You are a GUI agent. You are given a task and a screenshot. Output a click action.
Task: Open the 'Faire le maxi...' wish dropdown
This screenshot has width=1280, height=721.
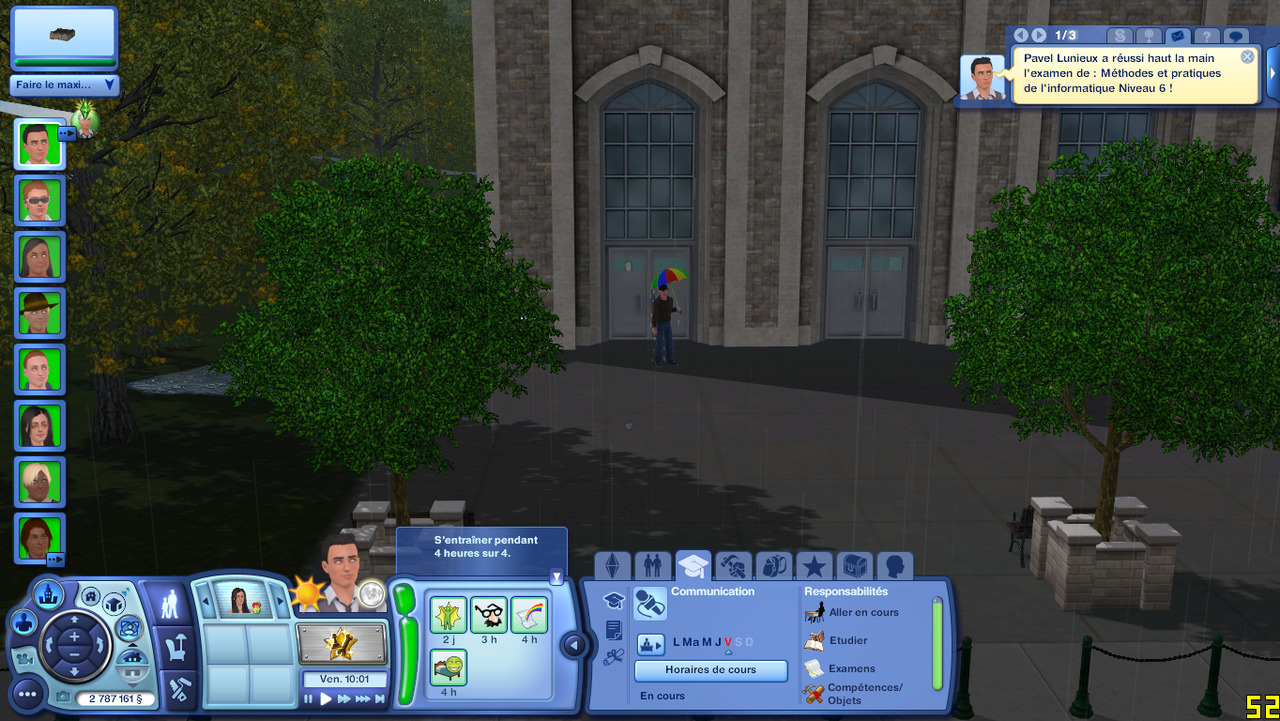[65, 85]
